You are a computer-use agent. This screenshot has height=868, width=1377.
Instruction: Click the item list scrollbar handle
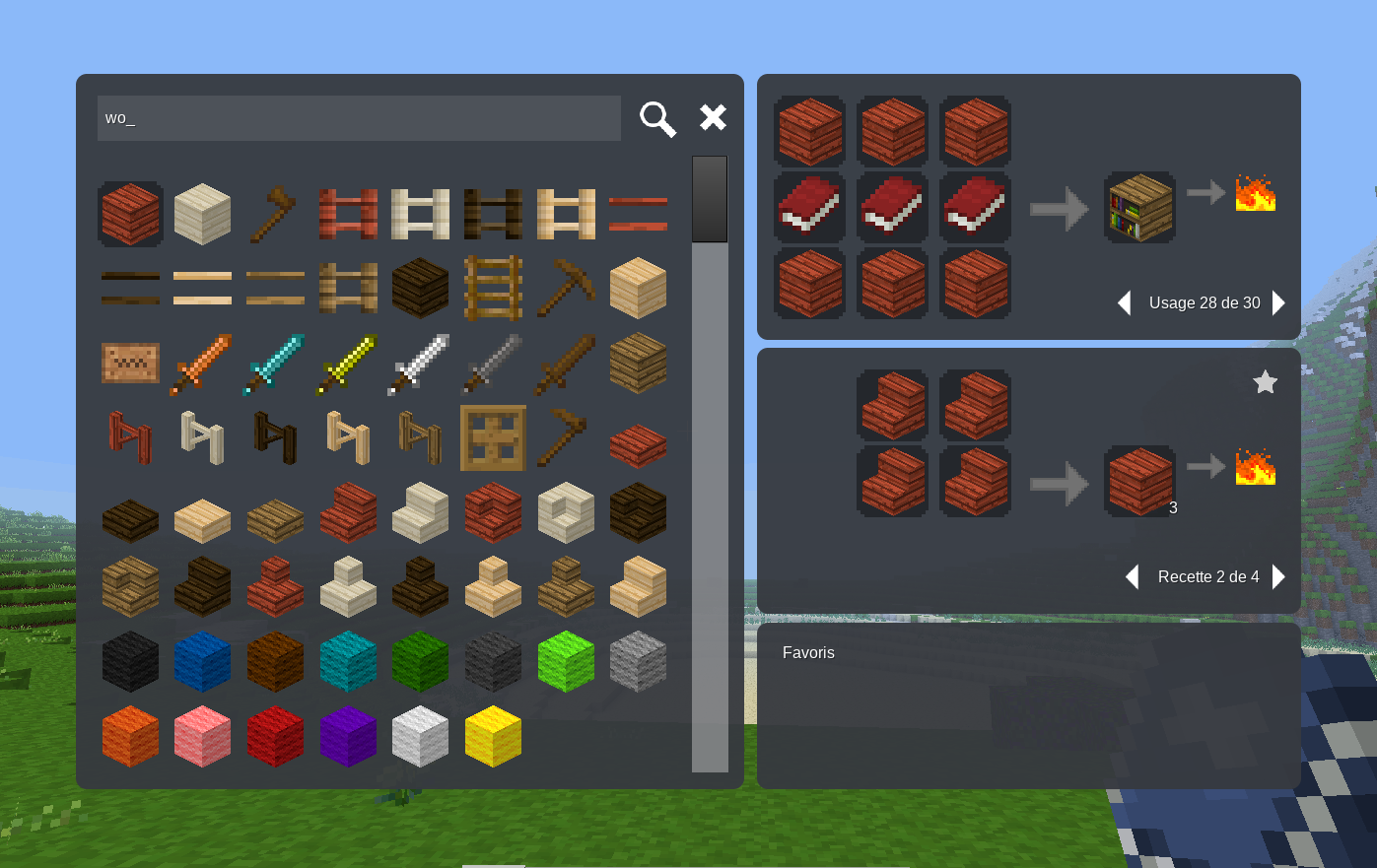(709, 199)
